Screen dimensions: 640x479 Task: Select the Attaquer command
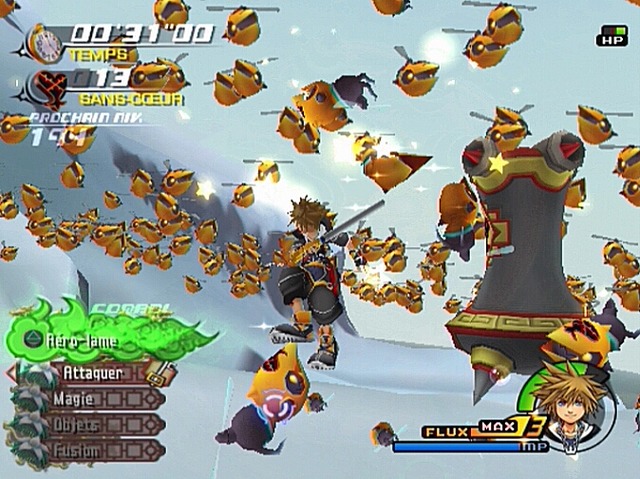click(93, 373)
